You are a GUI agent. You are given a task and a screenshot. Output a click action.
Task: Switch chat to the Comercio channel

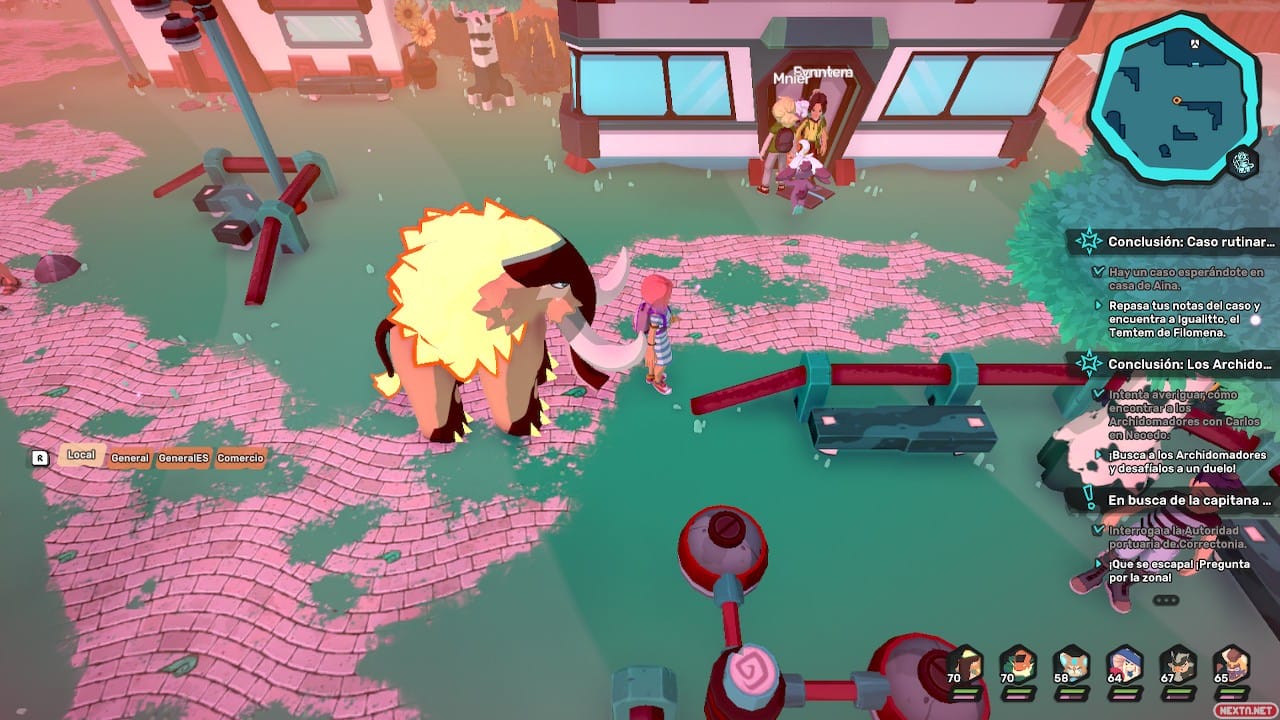240,458
